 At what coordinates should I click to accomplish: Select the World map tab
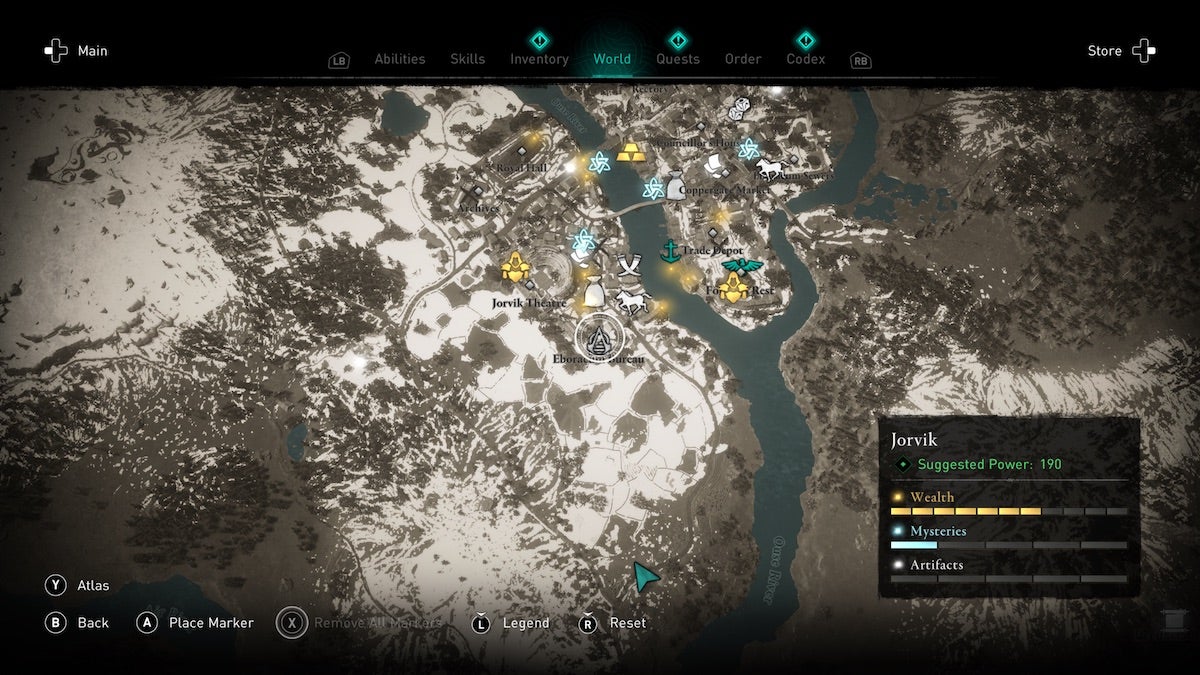point(612,59)
